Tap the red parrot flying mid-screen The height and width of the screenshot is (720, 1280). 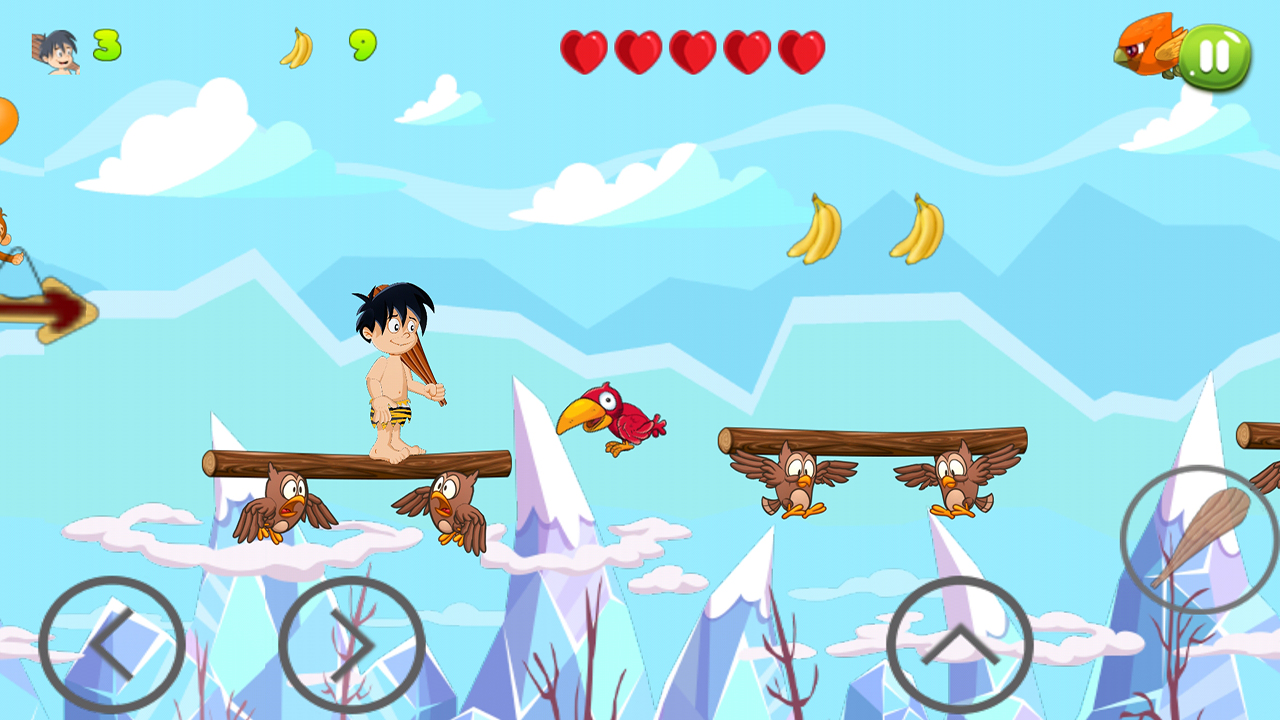pos(615,420)
